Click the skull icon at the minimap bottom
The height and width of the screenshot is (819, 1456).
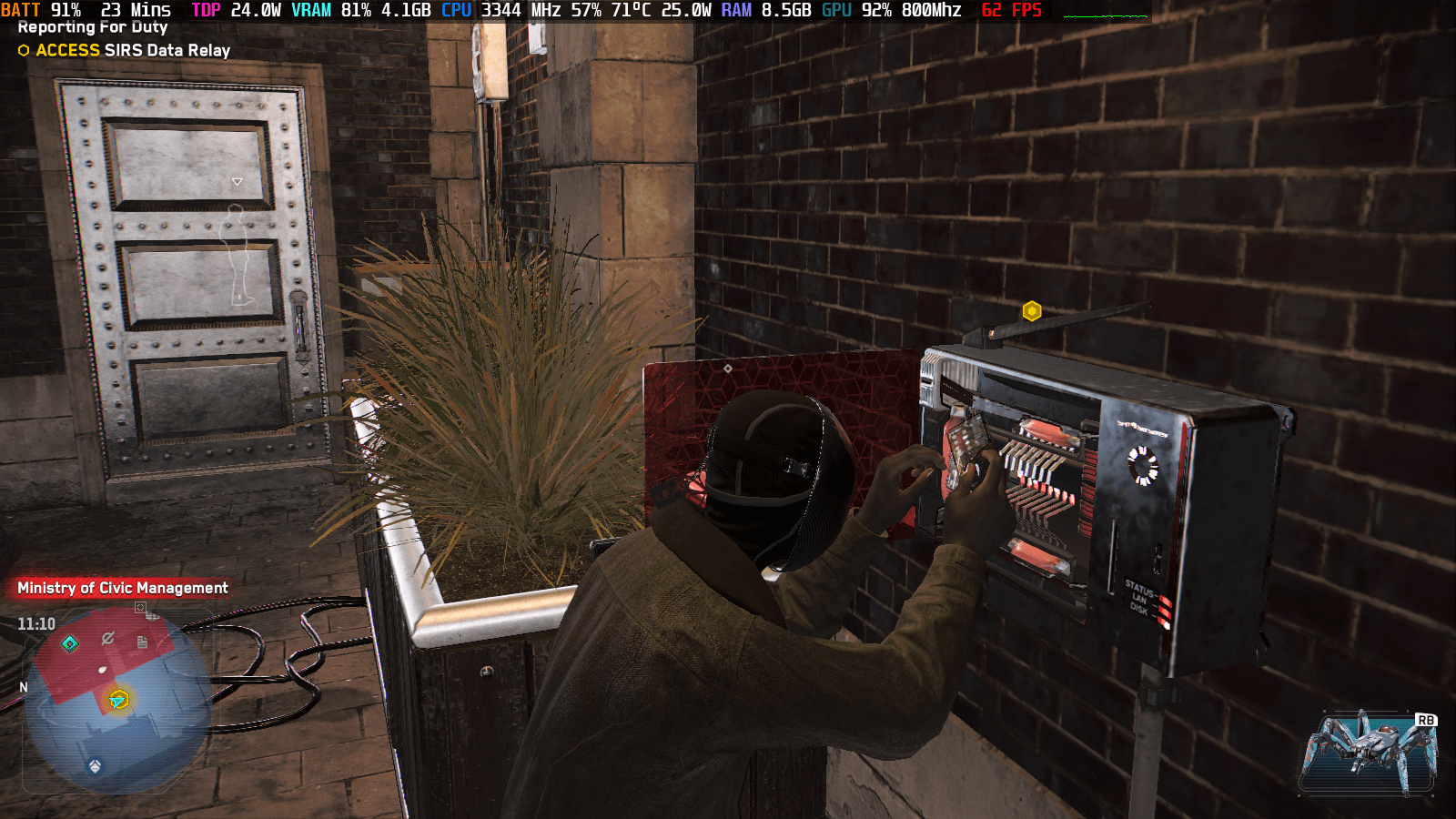click(x=95, y=767)
